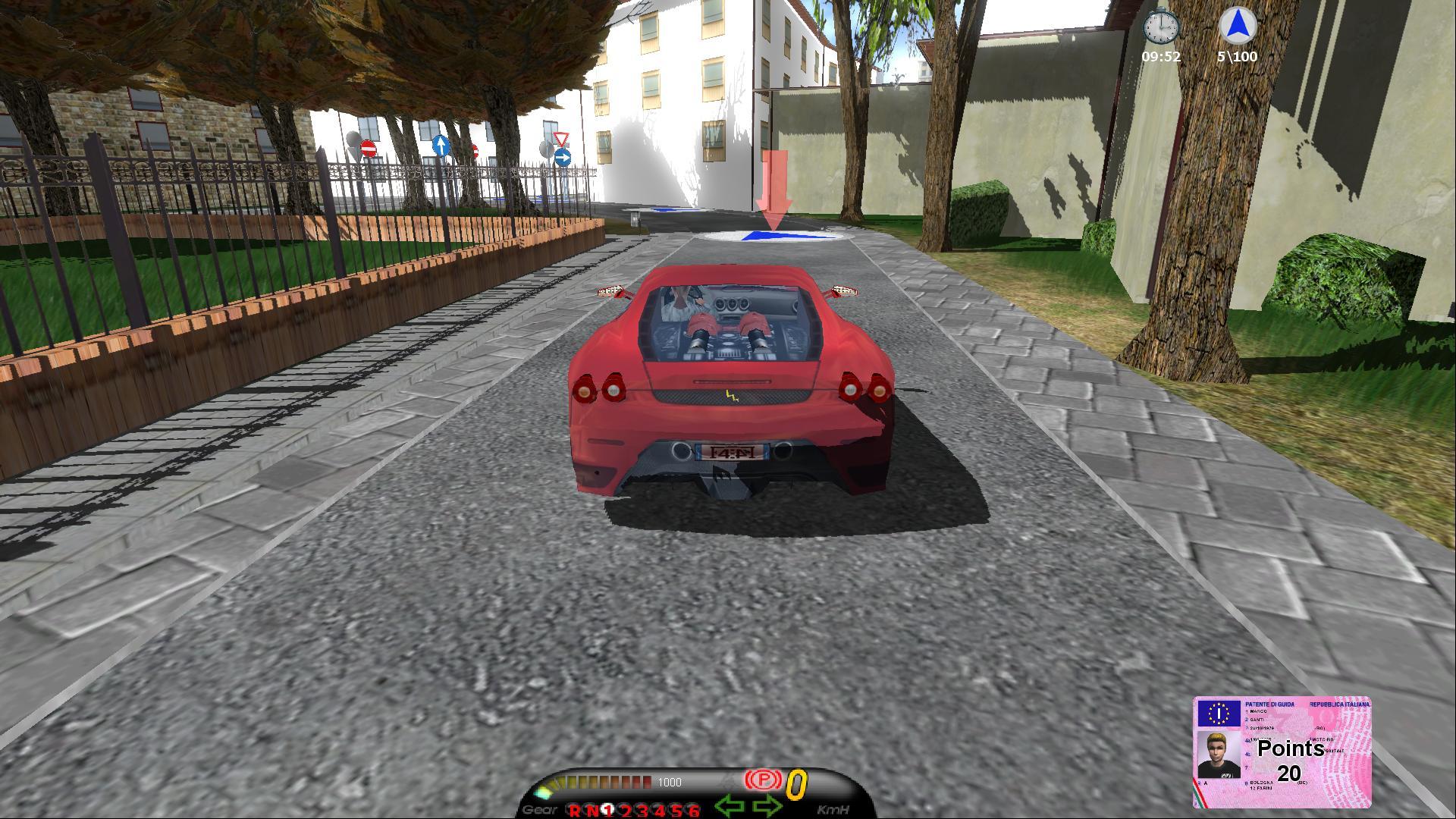Activate reverse by clicking the R gear indicator
This screenshot has height=819, width=1456.
pyautogui.click(x=576, y=808)
